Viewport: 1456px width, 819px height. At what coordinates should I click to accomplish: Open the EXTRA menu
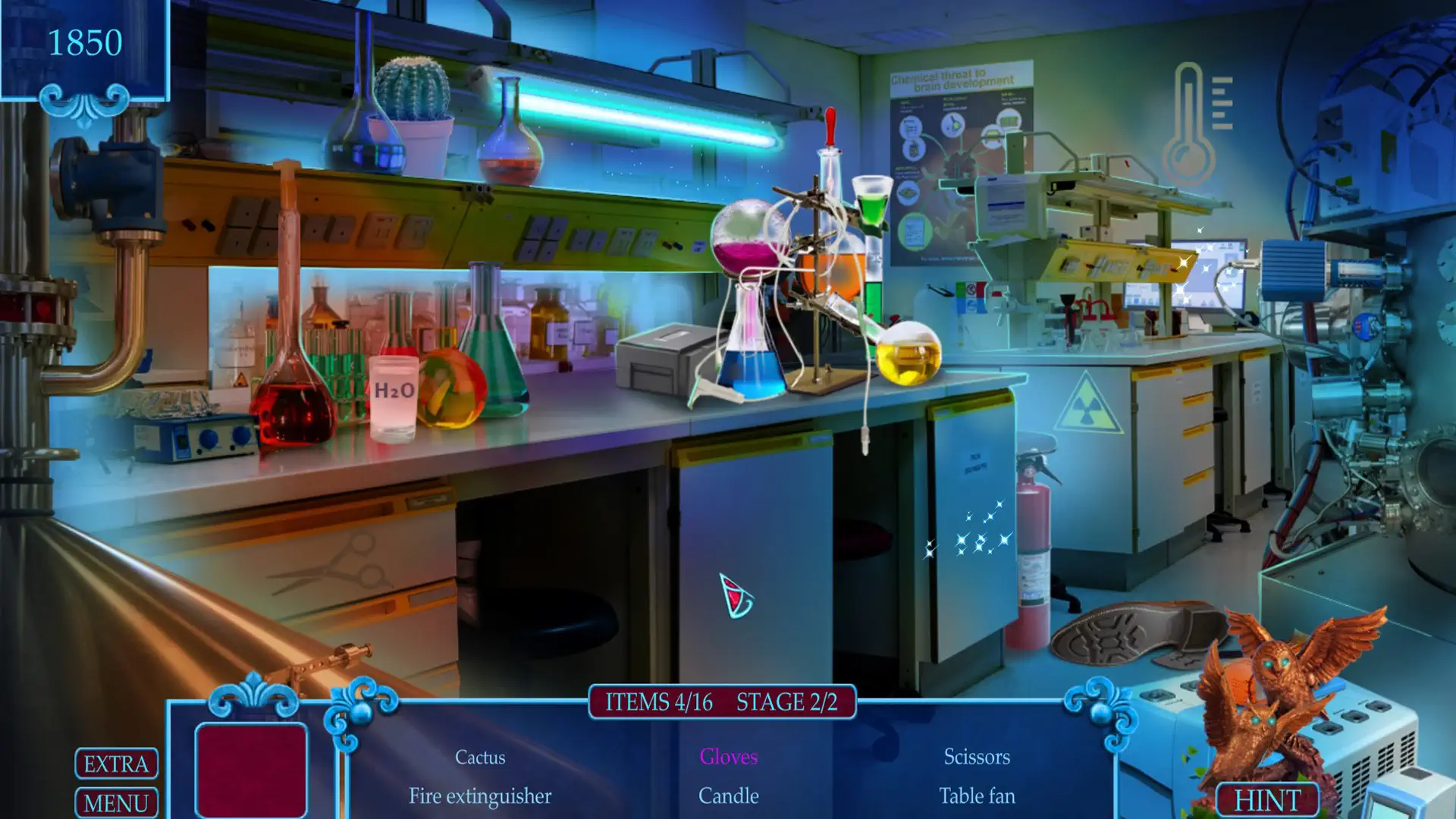pos(115,764)
